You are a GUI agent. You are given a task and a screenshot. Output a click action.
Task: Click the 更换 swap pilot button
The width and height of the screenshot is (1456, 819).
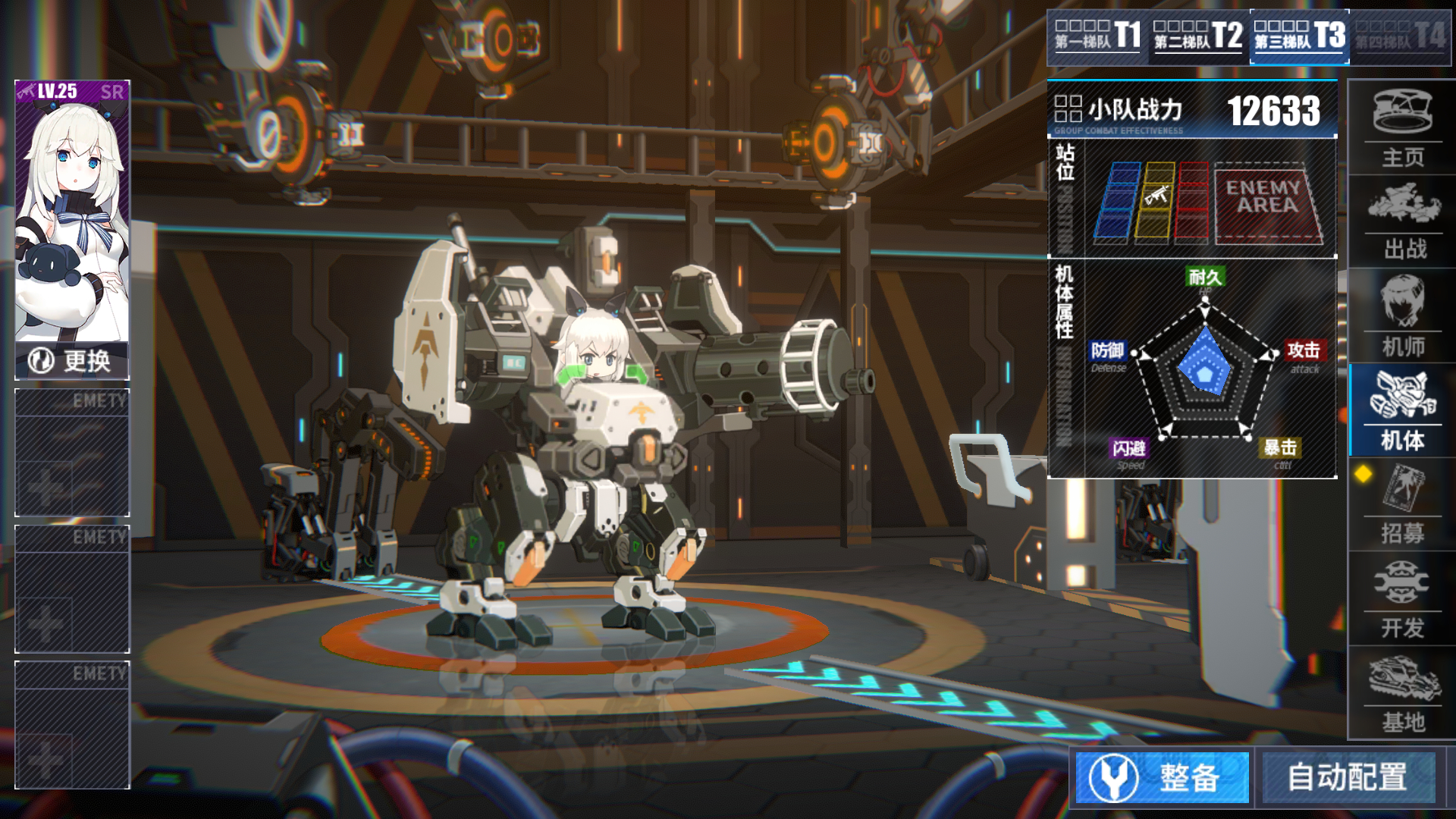pyautogui.click(x=72, y=361)
